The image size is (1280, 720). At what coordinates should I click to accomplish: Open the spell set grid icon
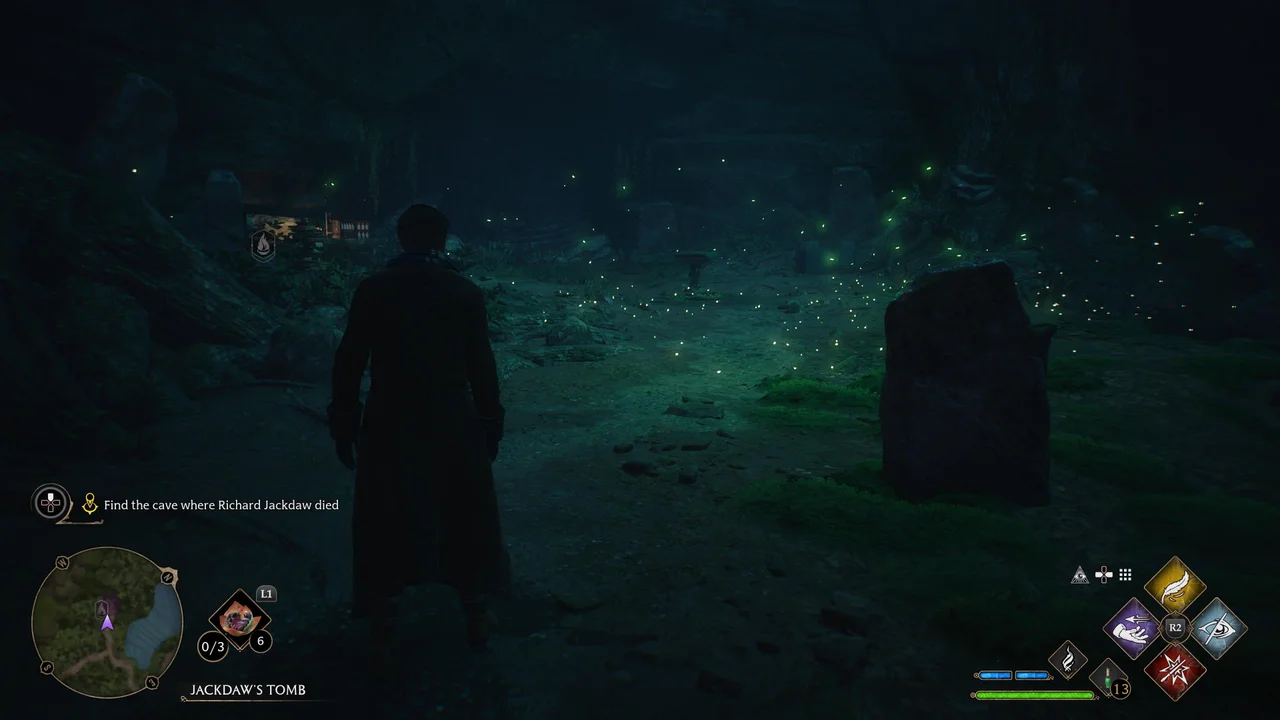click(x=1124, y=574)
